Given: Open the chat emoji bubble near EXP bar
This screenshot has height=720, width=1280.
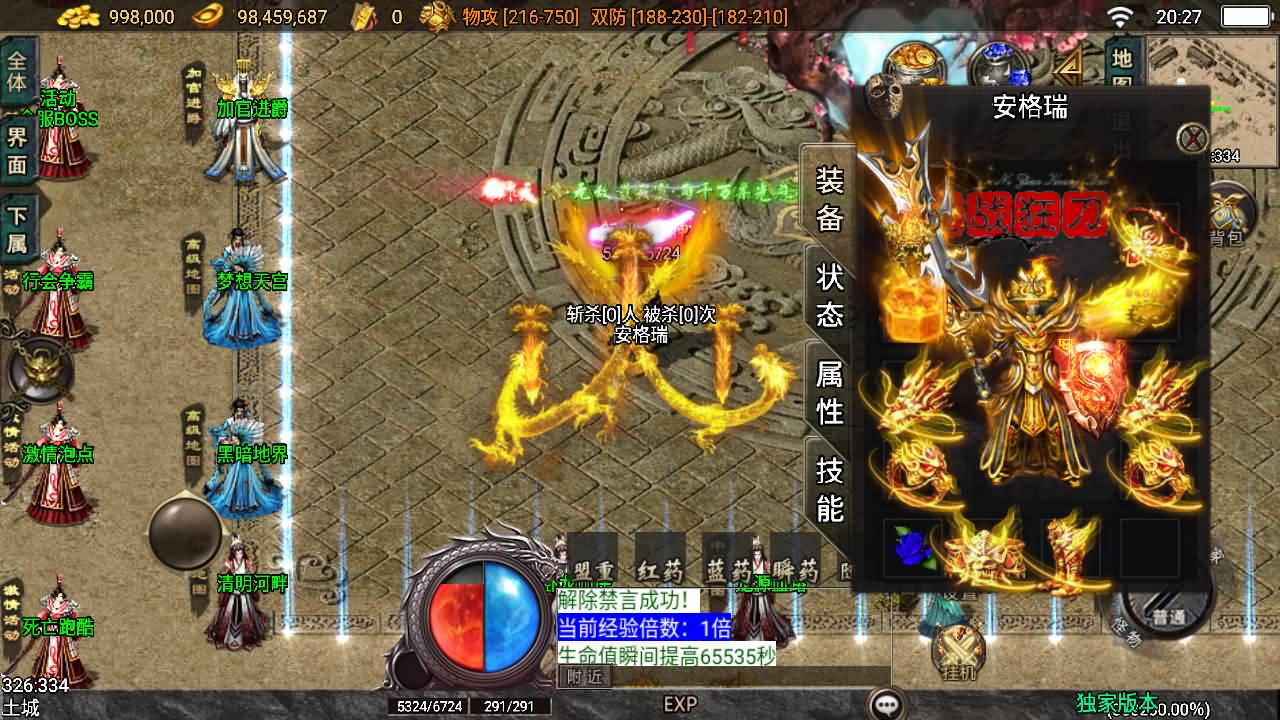Looking at the screenshot, I should pos(883,703).
